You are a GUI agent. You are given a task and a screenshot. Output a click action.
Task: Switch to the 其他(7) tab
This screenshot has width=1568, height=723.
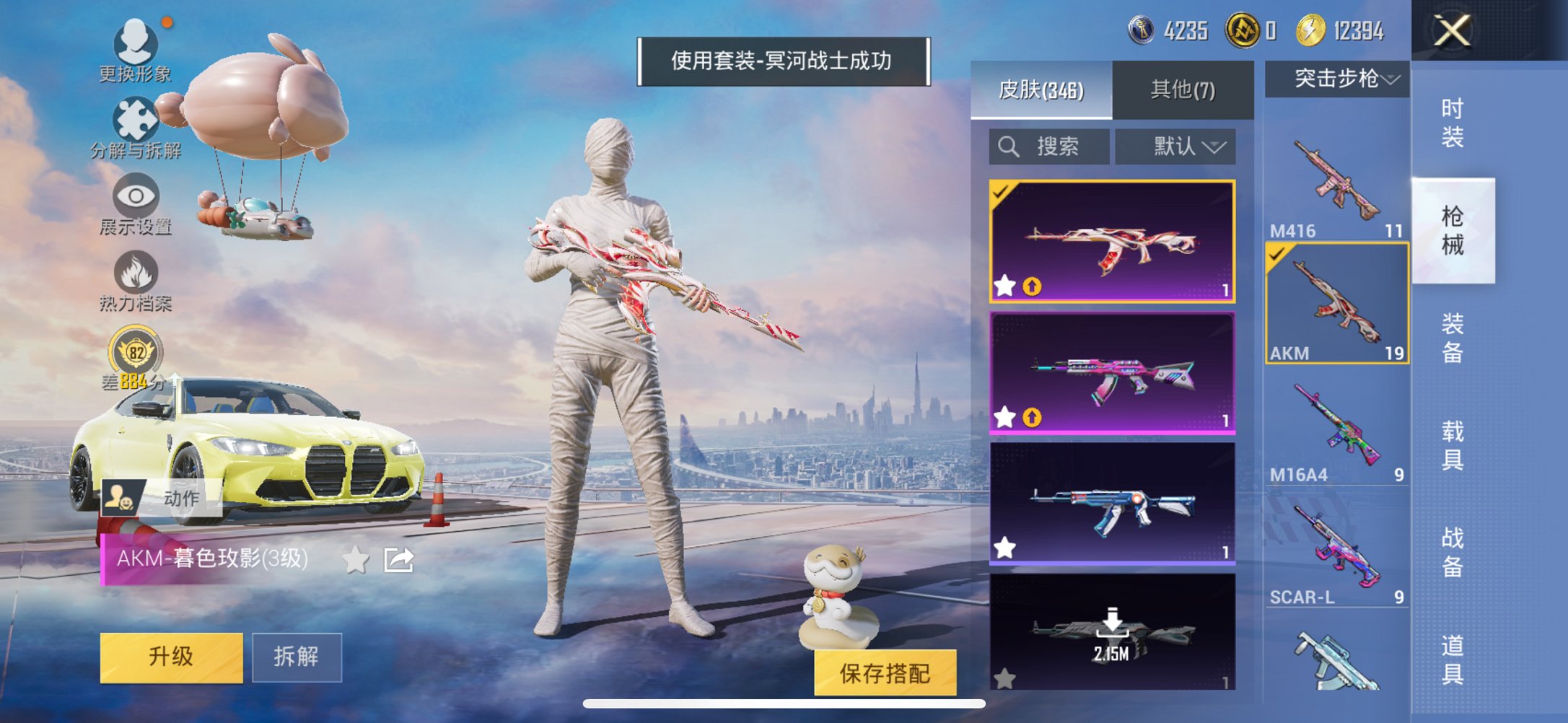[x=1182, y=87]
